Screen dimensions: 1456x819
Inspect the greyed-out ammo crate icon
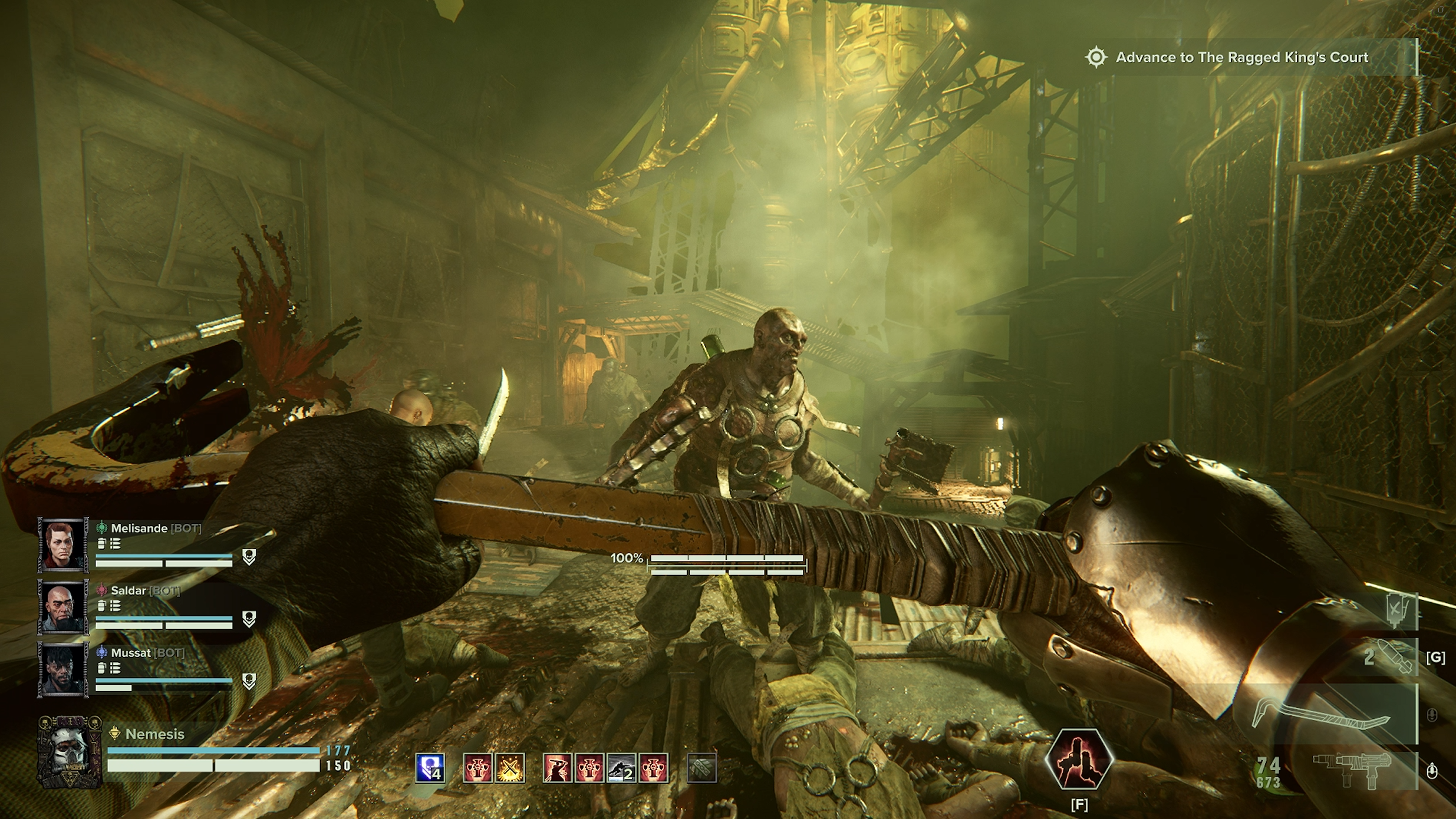click(701, 768)
